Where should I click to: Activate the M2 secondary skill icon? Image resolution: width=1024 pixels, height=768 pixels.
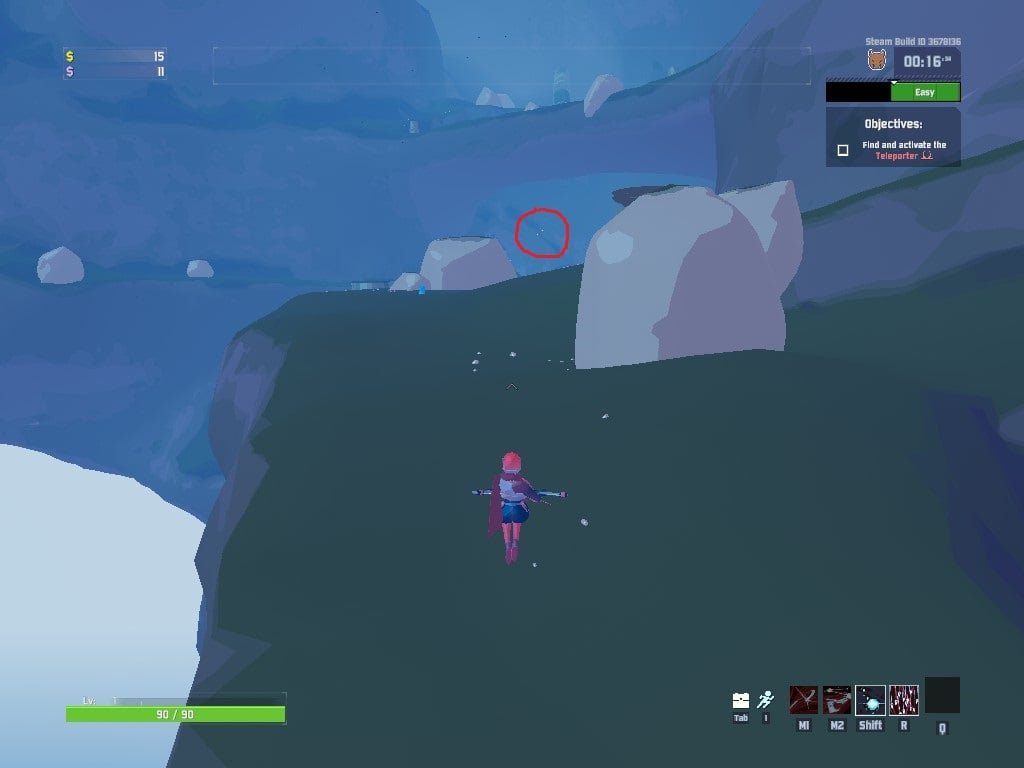837,699
